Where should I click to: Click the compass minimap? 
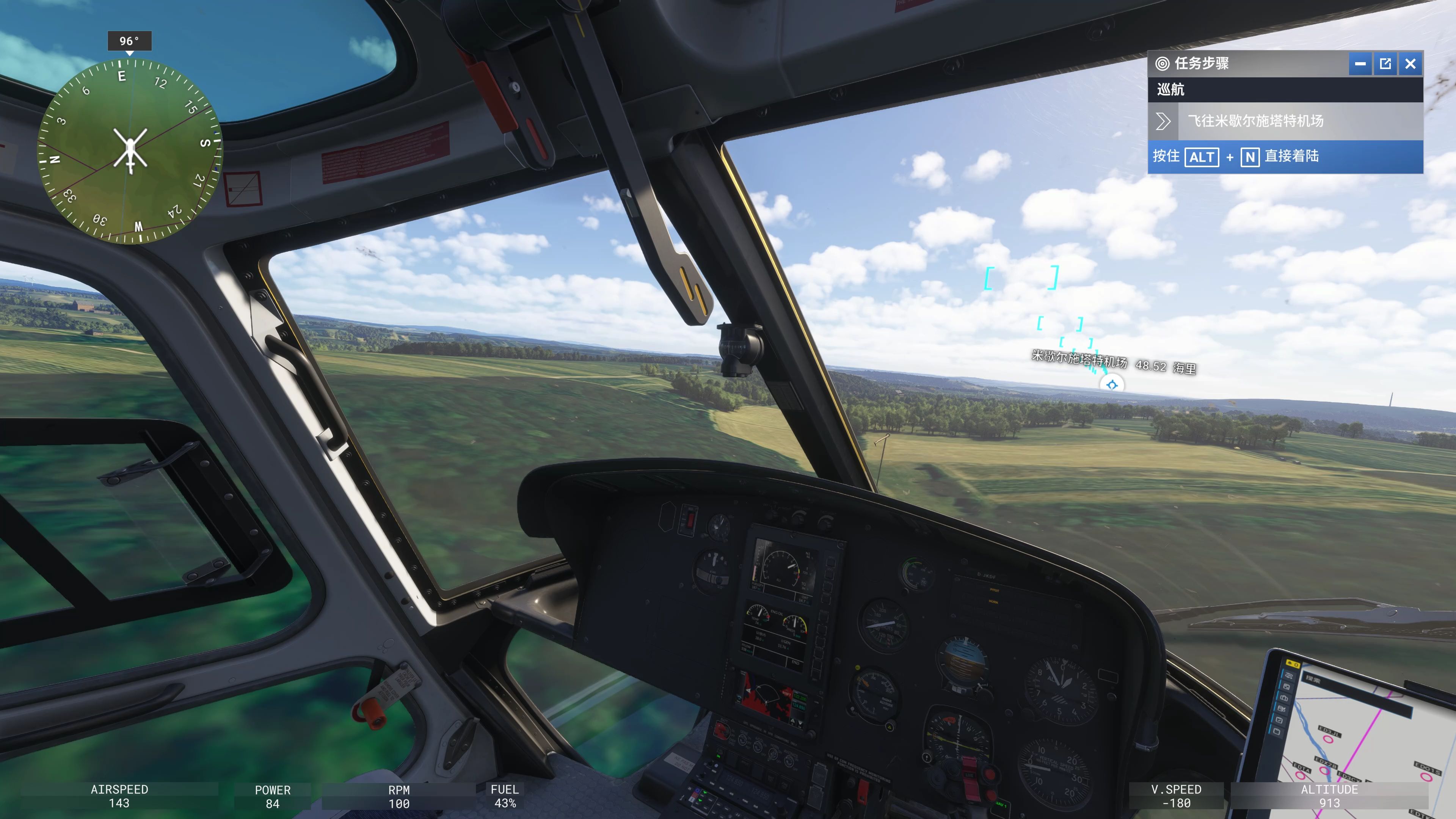click(x=130, y=151)
